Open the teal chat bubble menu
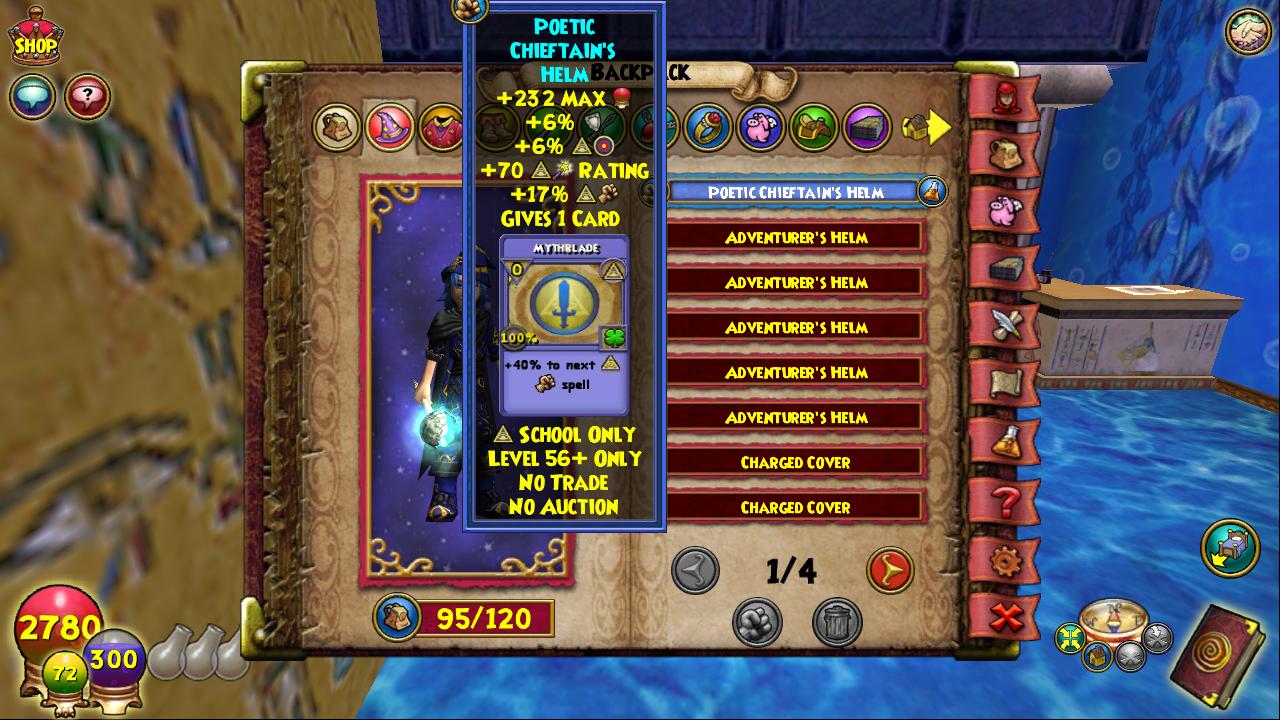This screenshot has height=720, width=1280. 32,97
